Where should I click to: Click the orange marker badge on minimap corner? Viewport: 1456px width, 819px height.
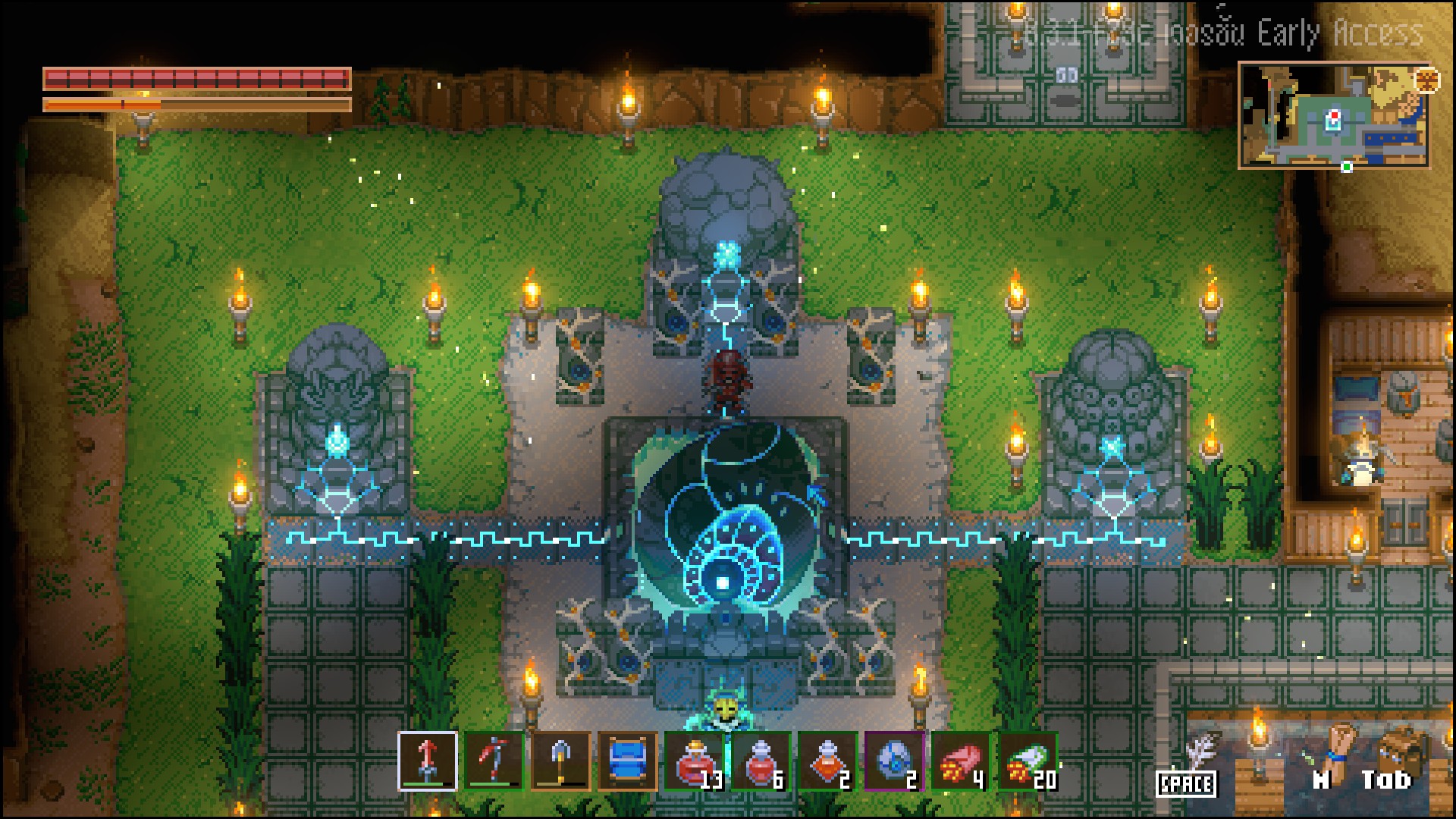1426,80
